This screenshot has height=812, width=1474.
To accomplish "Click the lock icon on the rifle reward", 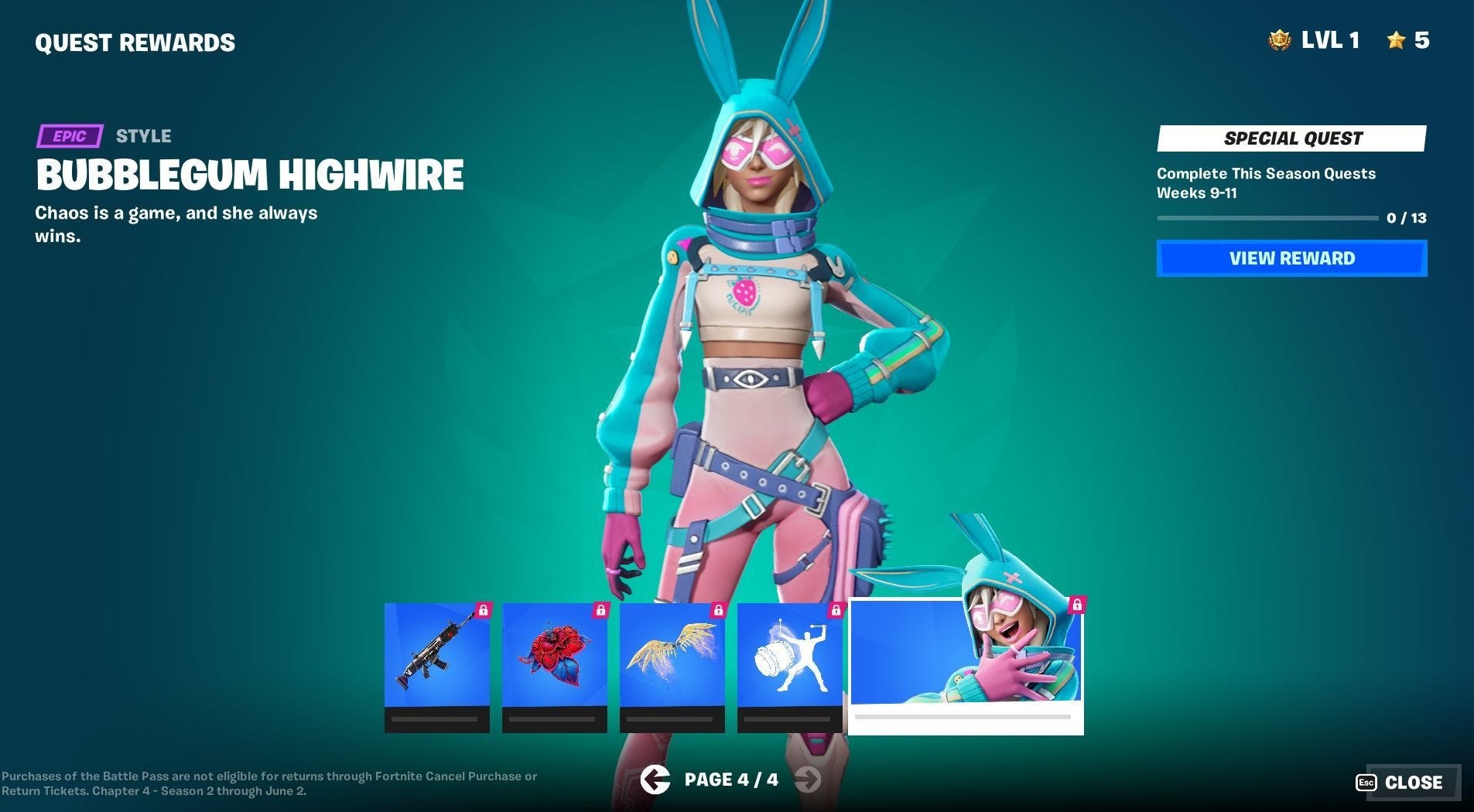I will coord(485,609).
